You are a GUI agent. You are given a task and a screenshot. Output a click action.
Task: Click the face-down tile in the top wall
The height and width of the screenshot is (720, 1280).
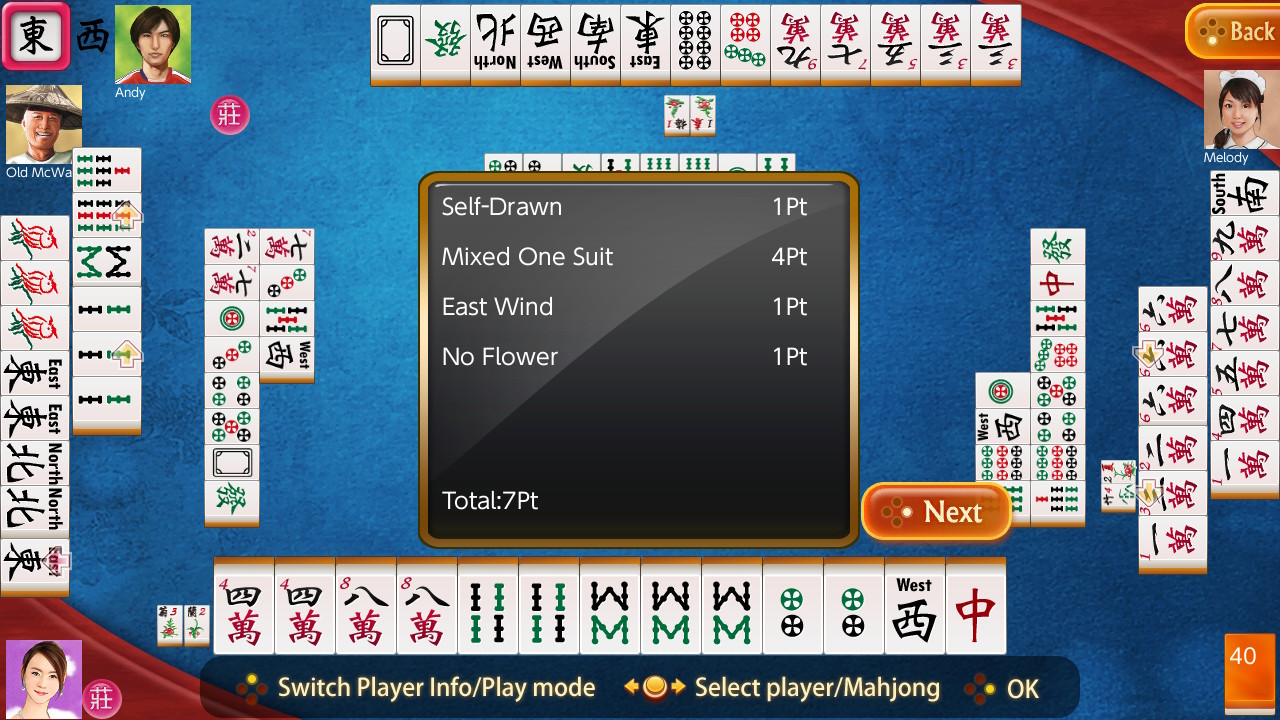pyautogui.click(x=395, y=44)
